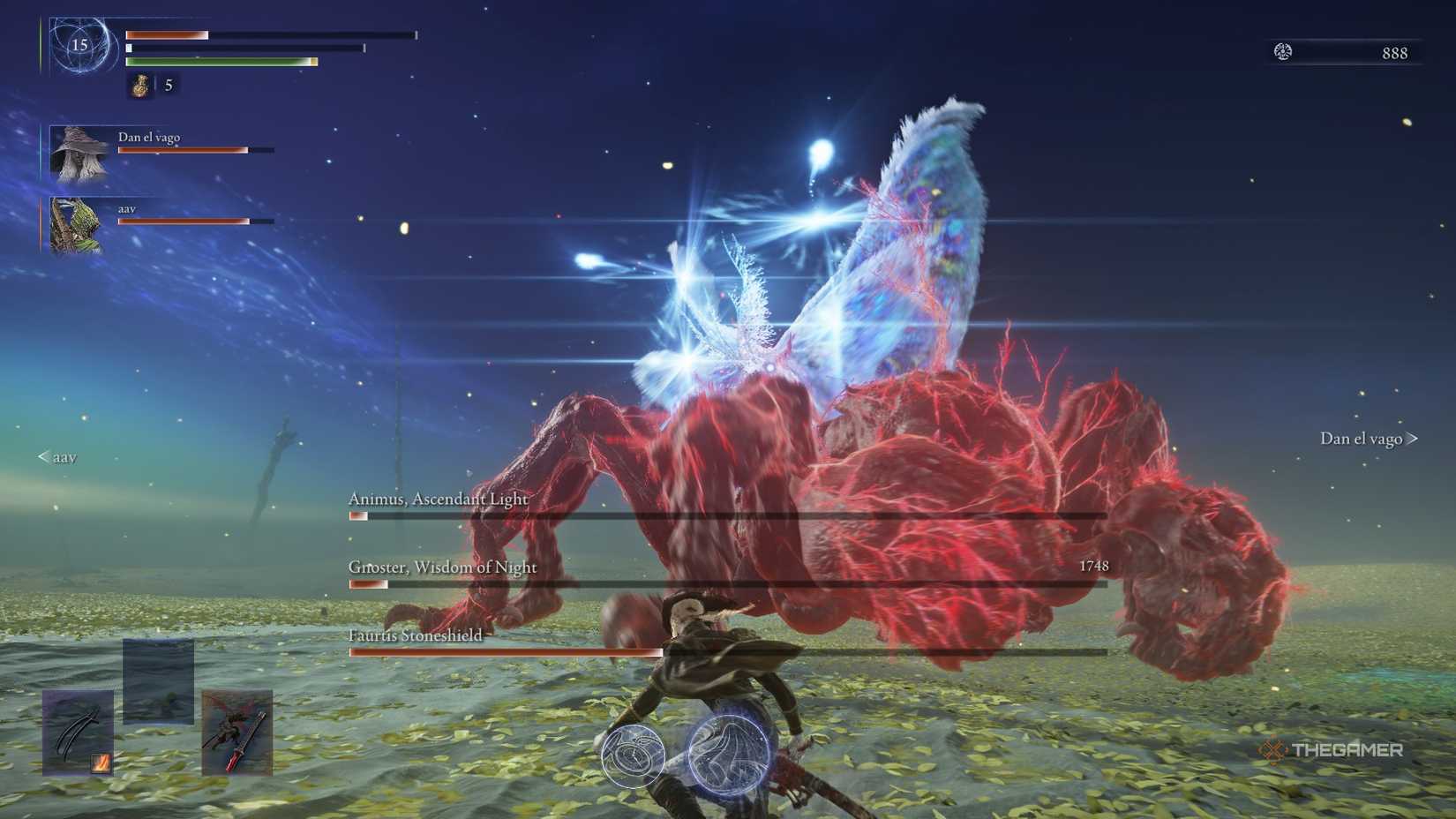Select the crystal tear flask icon
The height and width of the screenshot is (819, 1456).
[139, 86]
